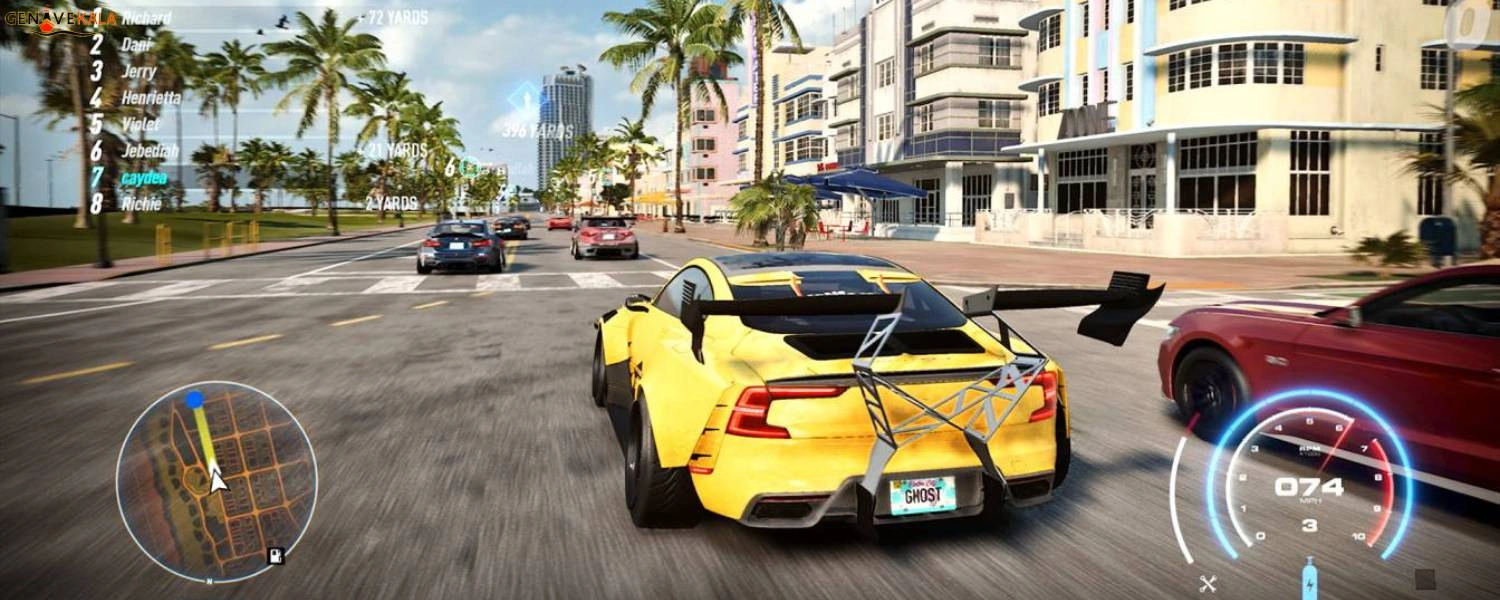Activate the blue nitrous bottle icon
The height and width of the screenshot is (600, 1500).
pyautogui.click(x=1309, y=577)
